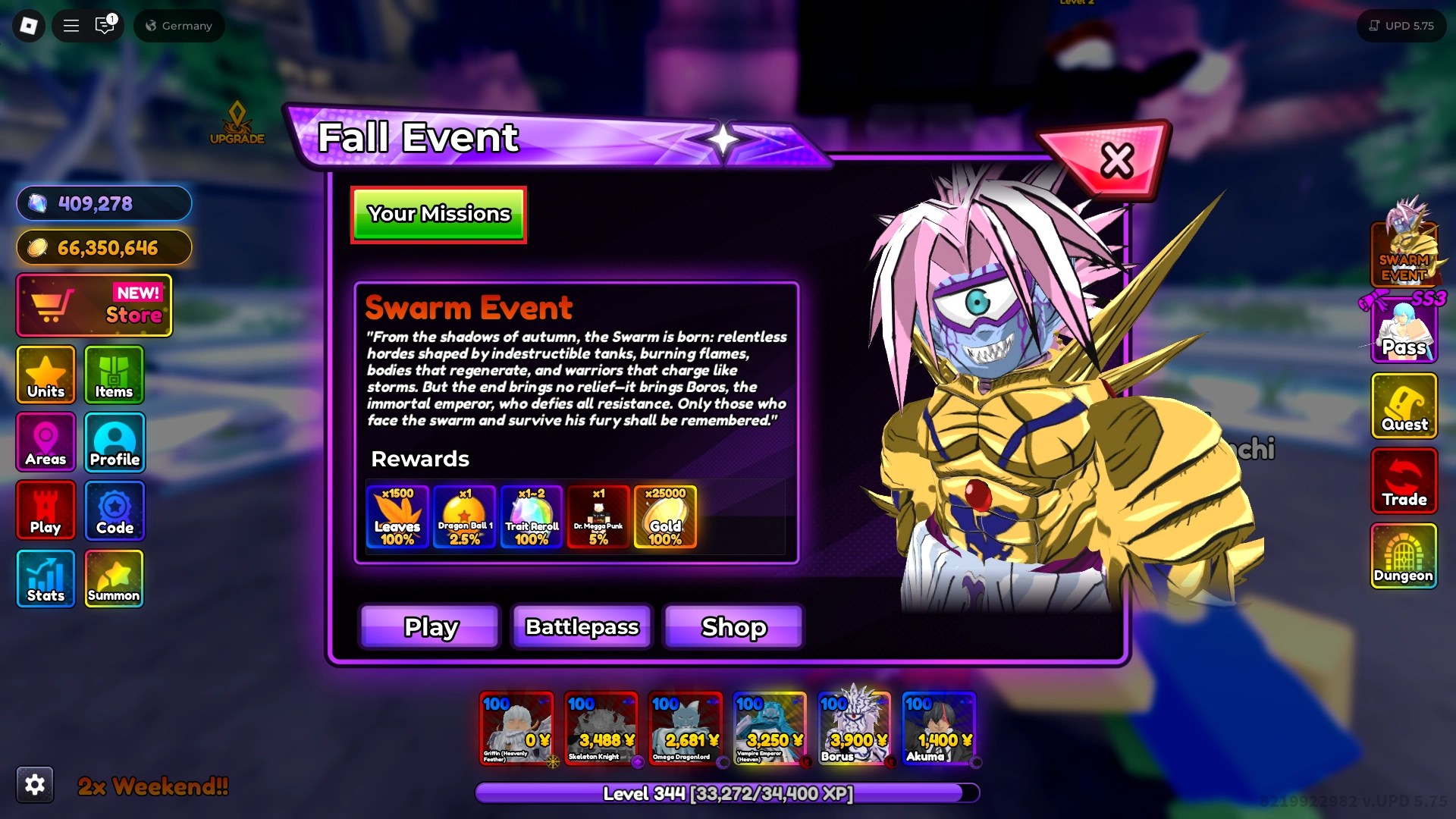Open the Upgrade menu
This screenshot has height=819, width=1456.
[x=237, y=123]
